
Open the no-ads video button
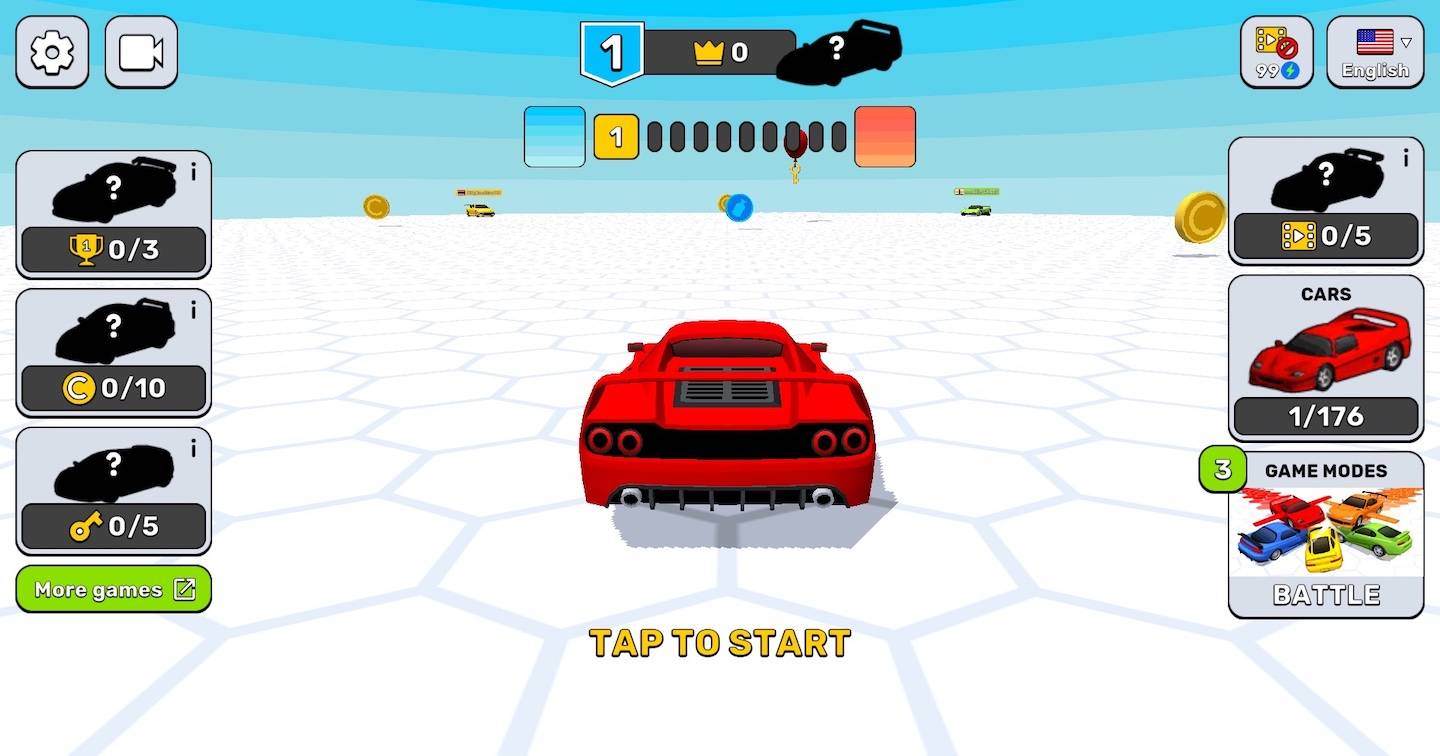point(1277,52)
